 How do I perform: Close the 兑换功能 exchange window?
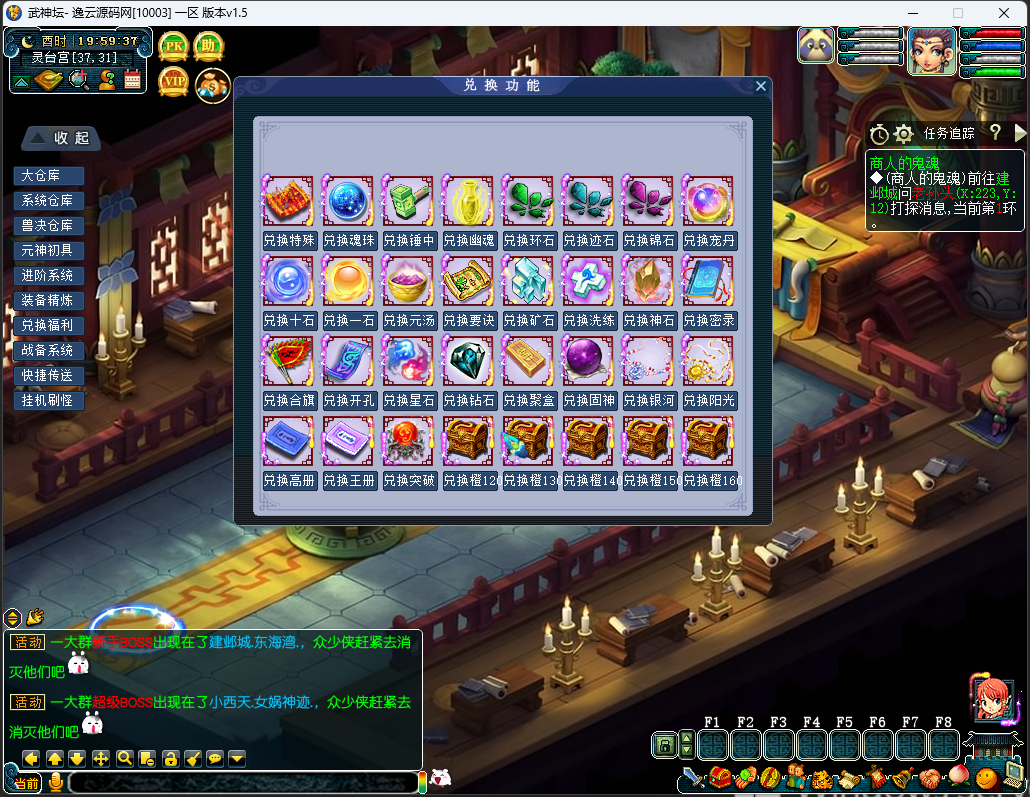coord(761,86)
